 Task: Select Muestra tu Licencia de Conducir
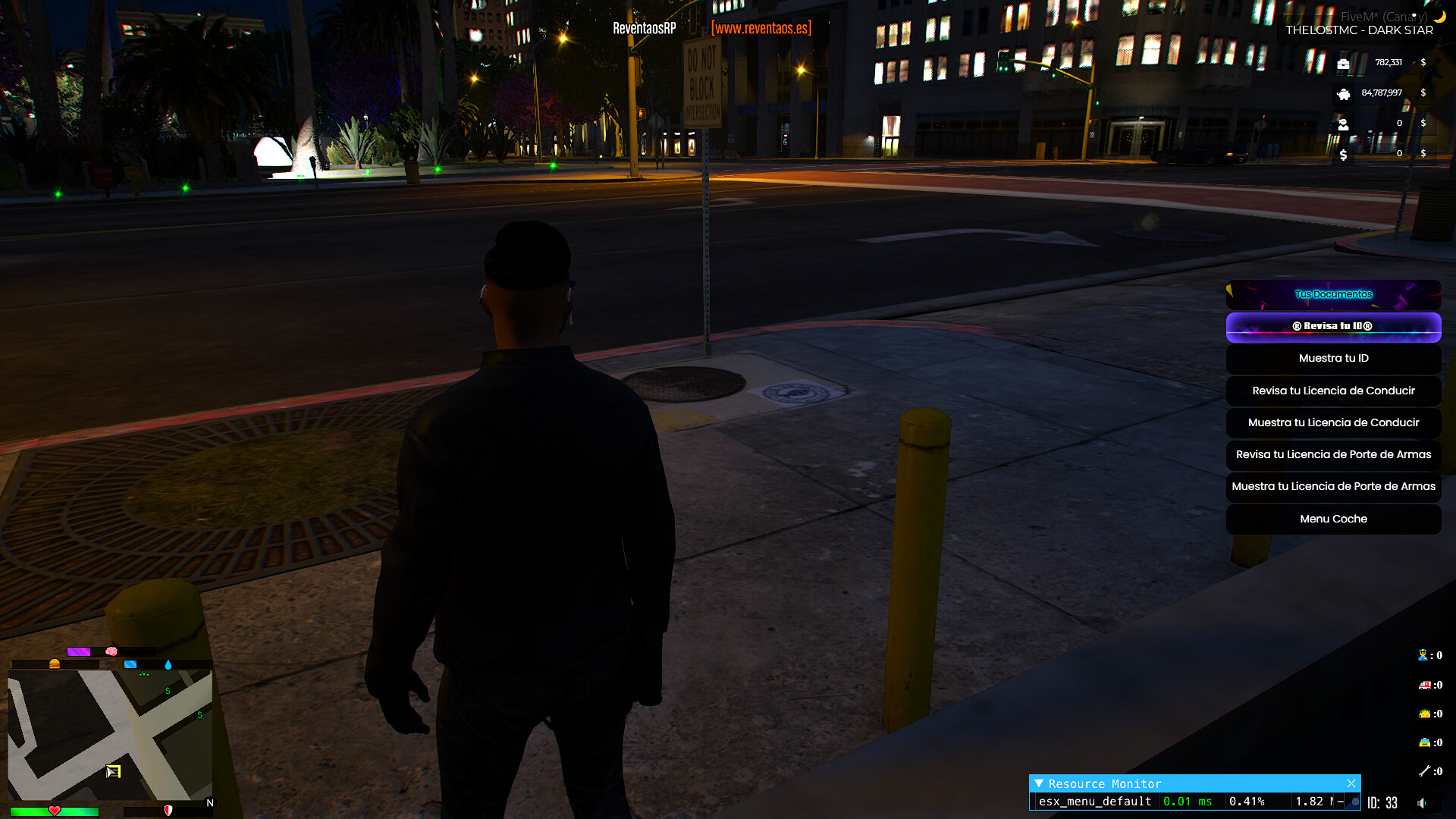pos(1333,423)
